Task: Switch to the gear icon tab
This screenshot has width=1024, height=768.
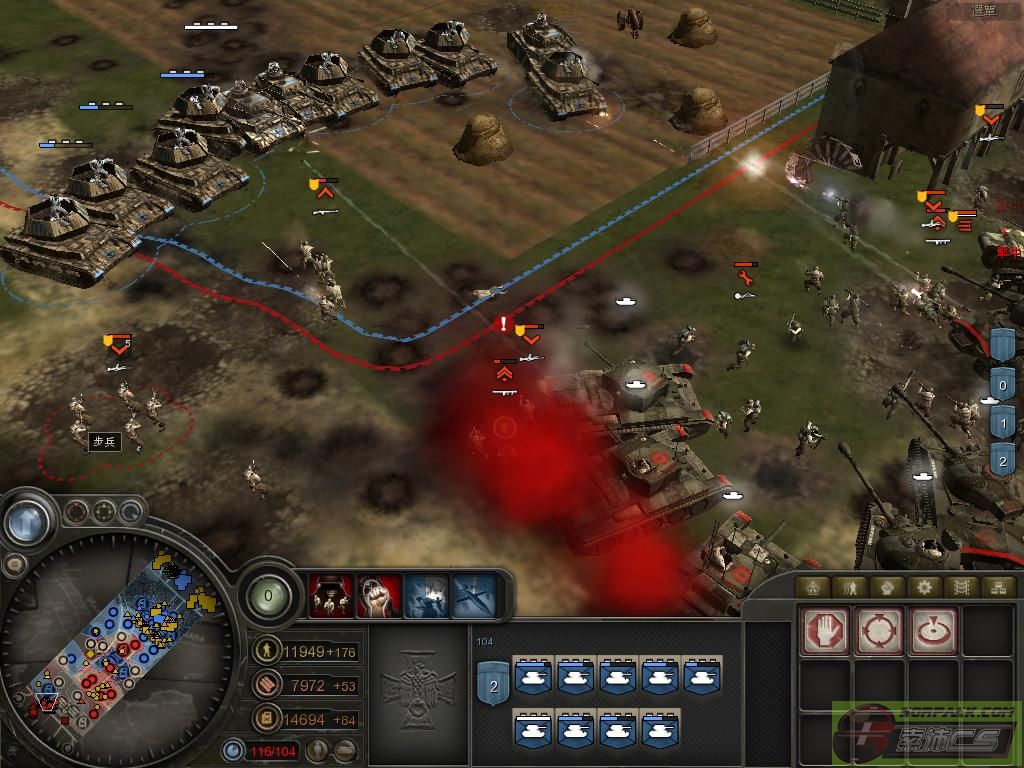Action: pos(924,587)
